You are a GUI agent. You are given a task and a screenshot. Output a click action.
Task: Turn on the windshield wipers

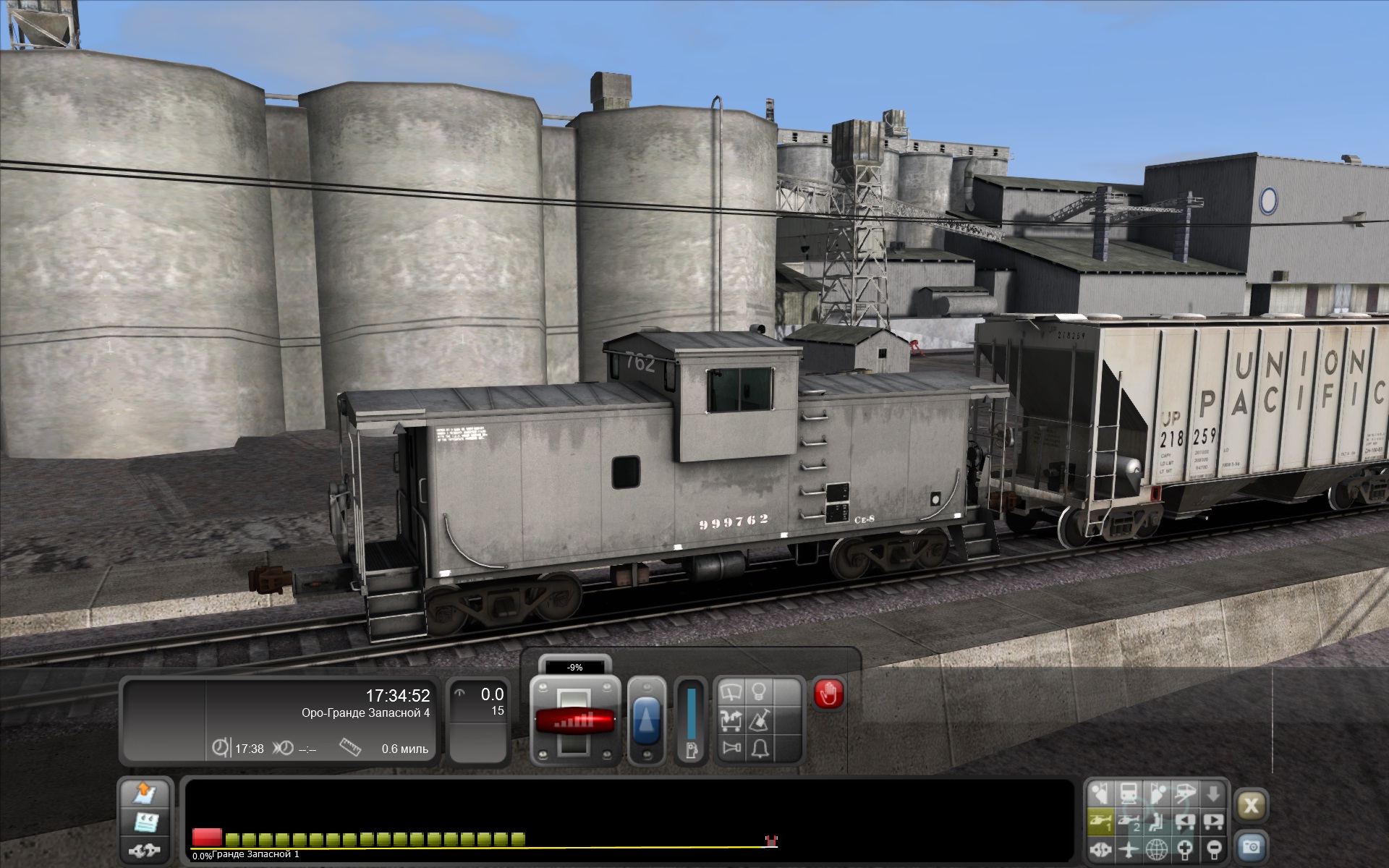click(x=731, y=693)
